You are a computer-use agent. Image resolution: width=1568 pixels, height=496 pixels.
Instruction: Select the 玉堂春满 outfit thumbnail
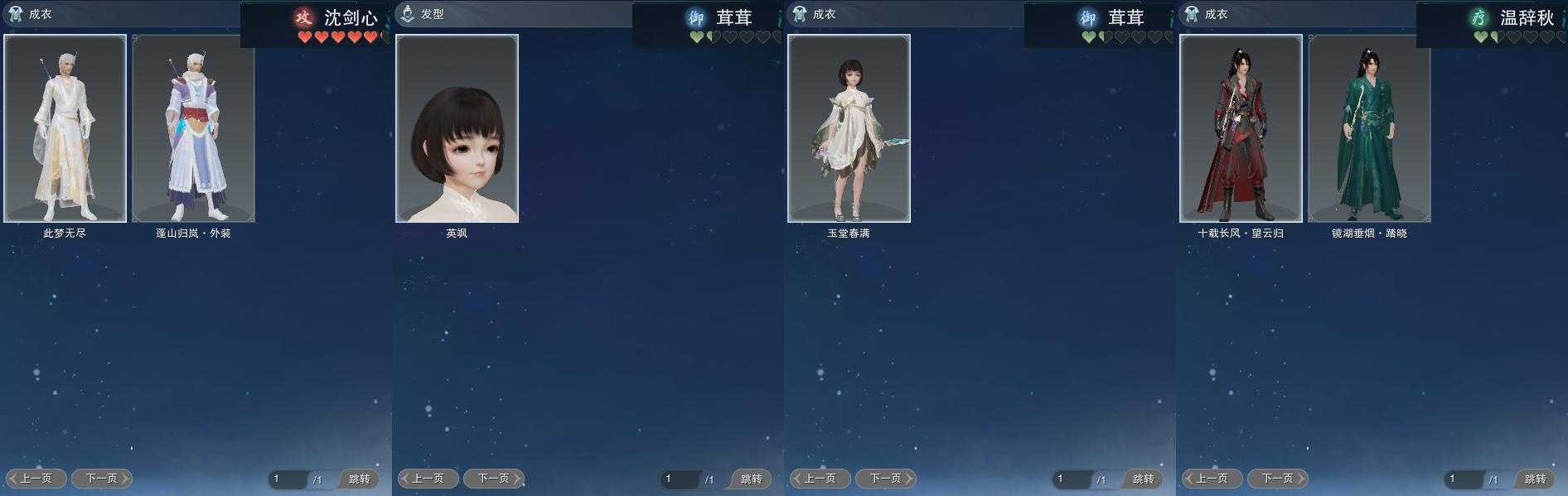(x=849, y=128)
